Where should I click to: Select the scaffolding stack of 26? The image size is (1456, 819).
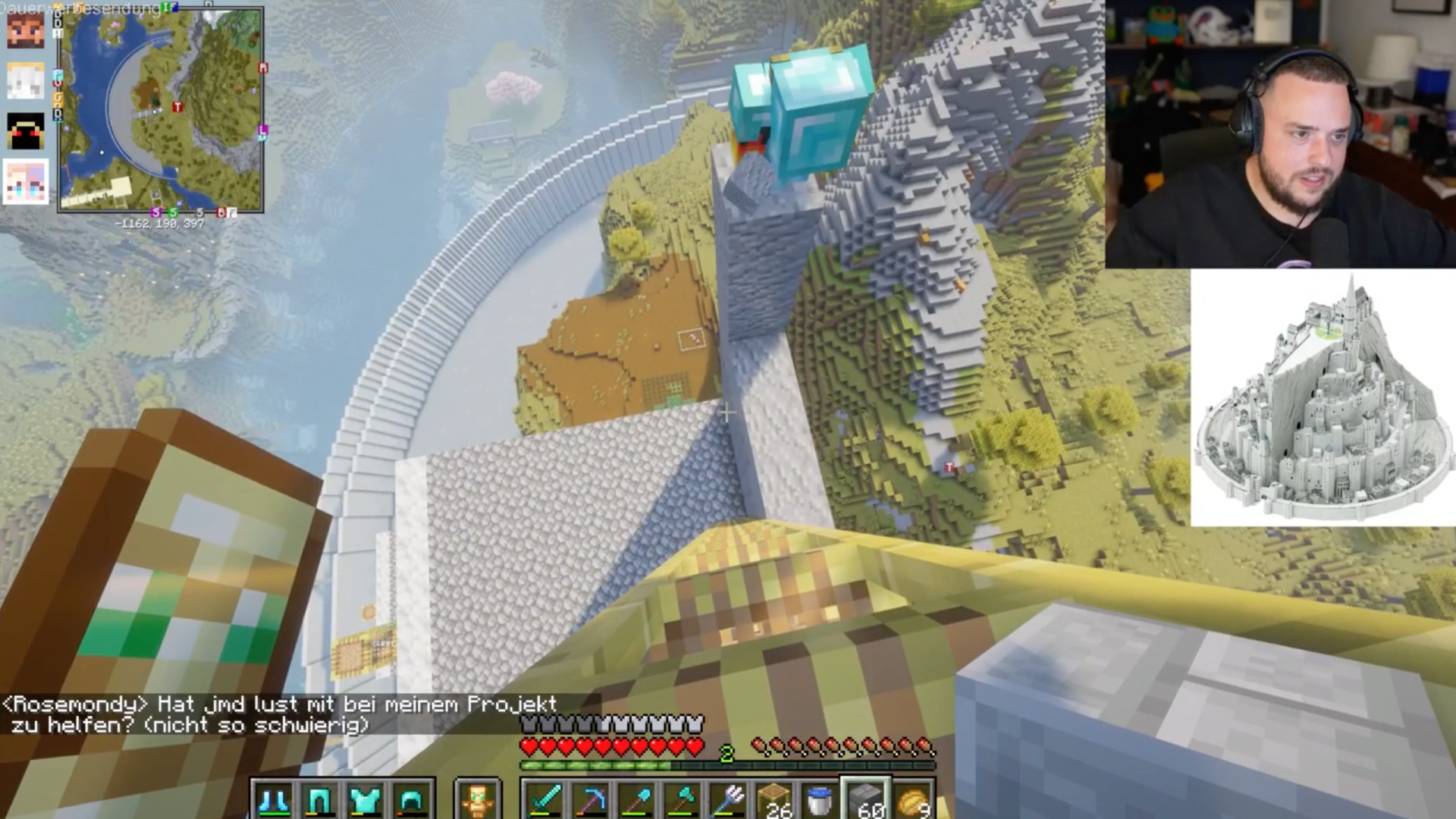coord(774,801)
